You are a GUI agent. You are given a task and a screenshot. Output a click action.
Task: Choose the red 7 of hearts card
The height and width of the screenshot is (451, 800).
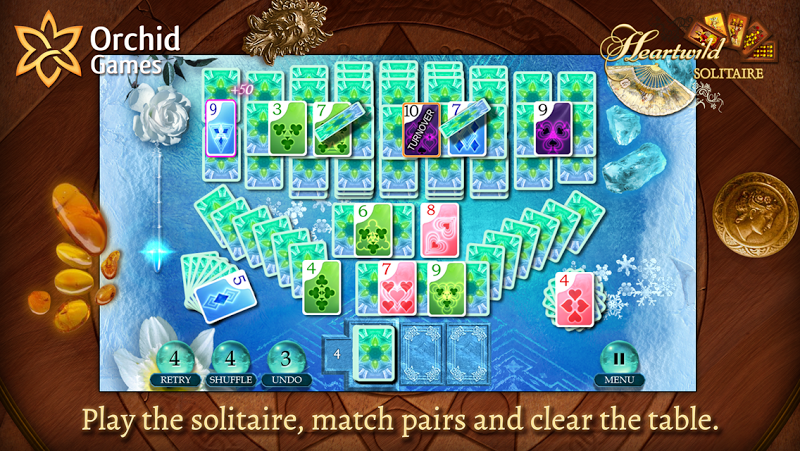[396, 288]
